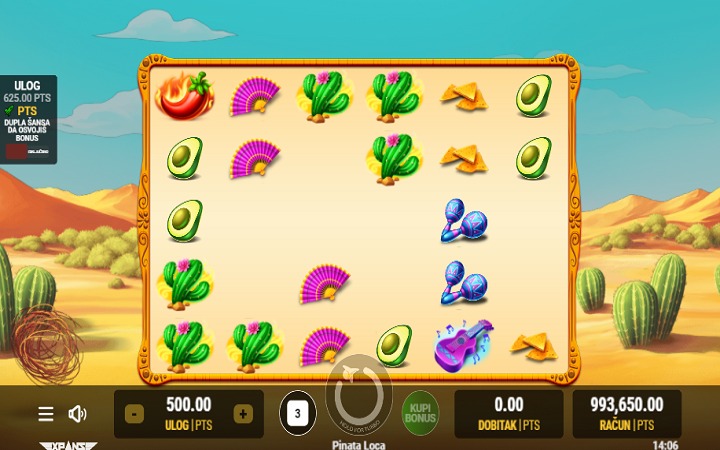Open the Kupi Bonus purchase option

point(420,413)
